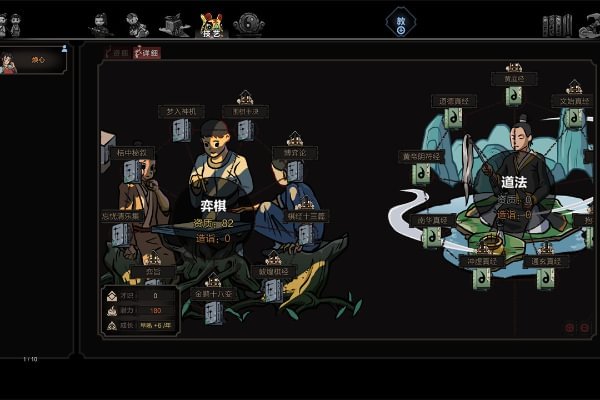Choose the 忘忧清乐集 chess book
Screen dimensions: 600x400
coord(122,234)
